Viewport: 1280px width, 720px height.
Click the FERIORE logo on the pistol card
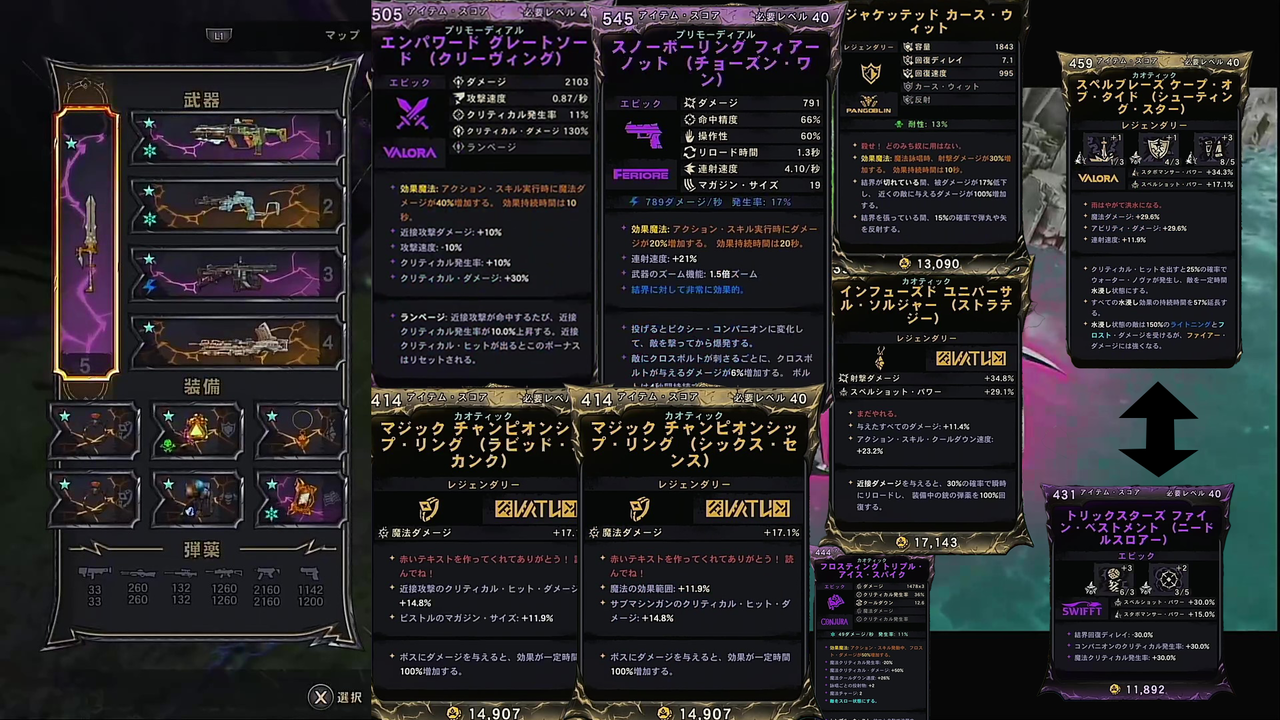pos(640,174)
